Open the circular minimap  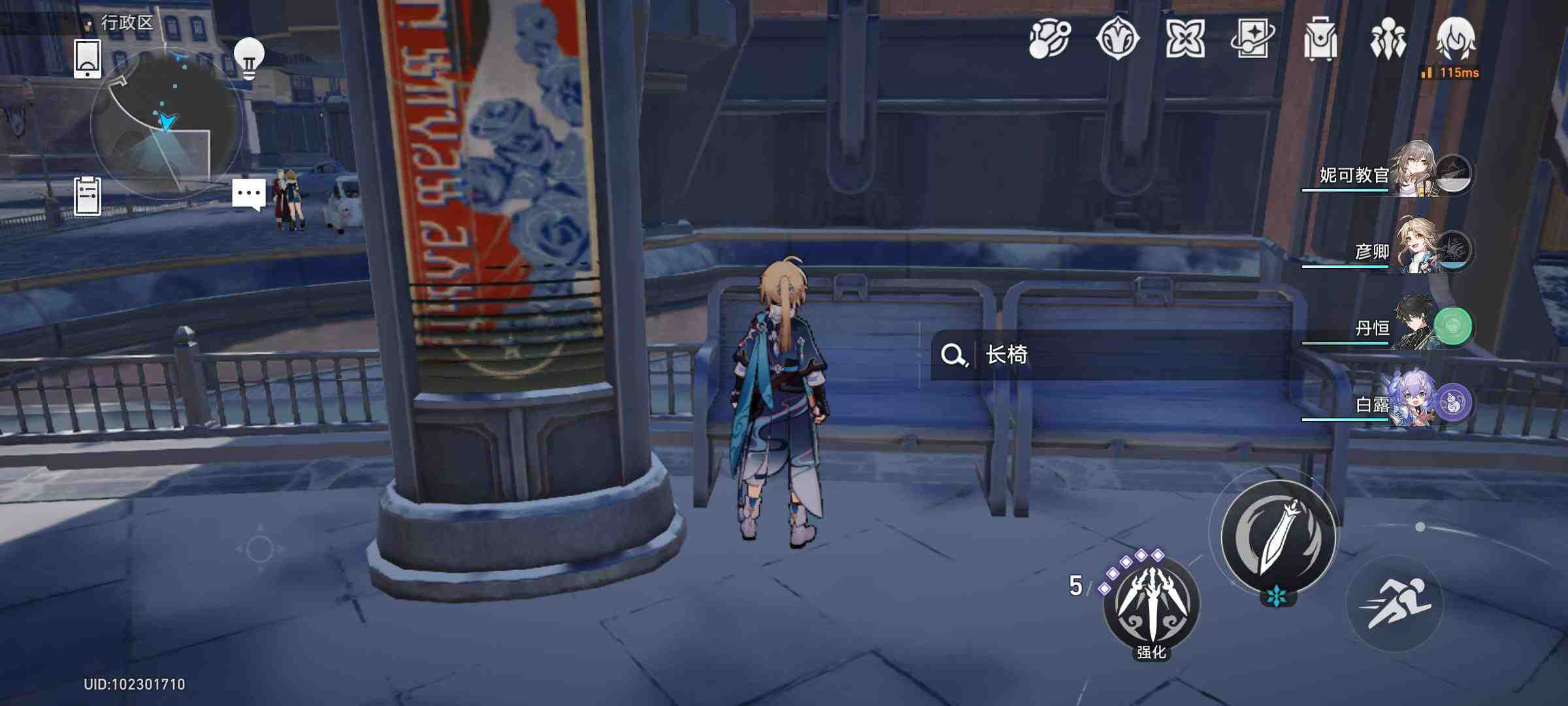pos(166,123)
